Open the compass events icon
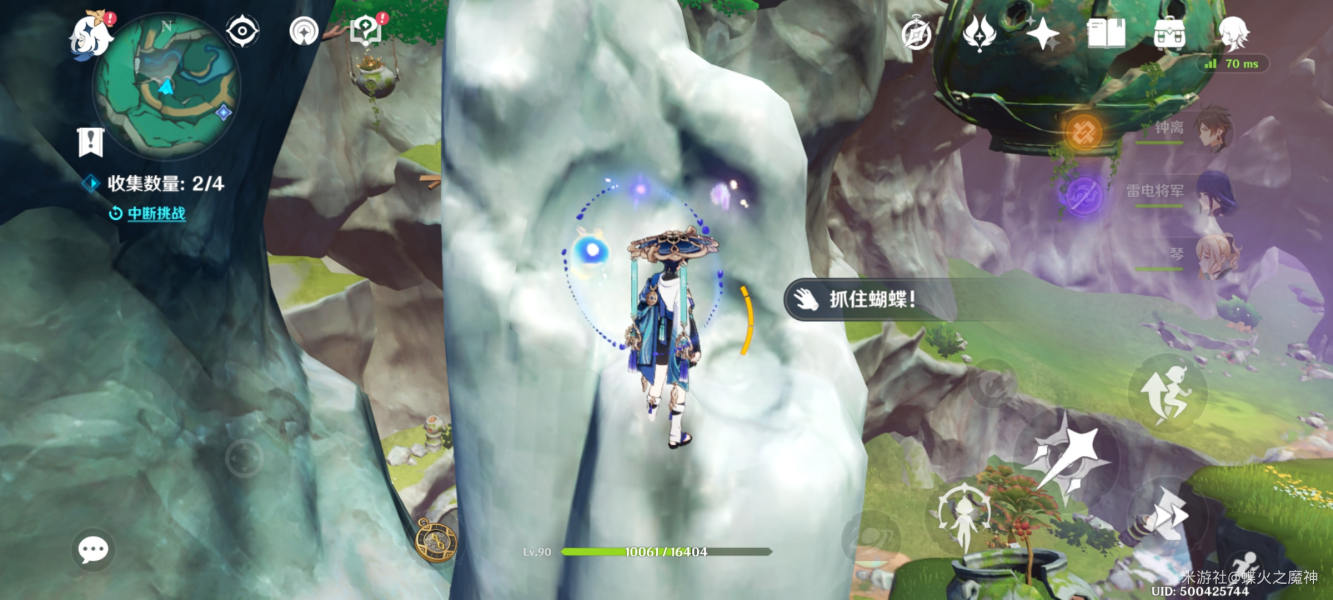This screenshot has height=600, width=1333. click(916, 35)
